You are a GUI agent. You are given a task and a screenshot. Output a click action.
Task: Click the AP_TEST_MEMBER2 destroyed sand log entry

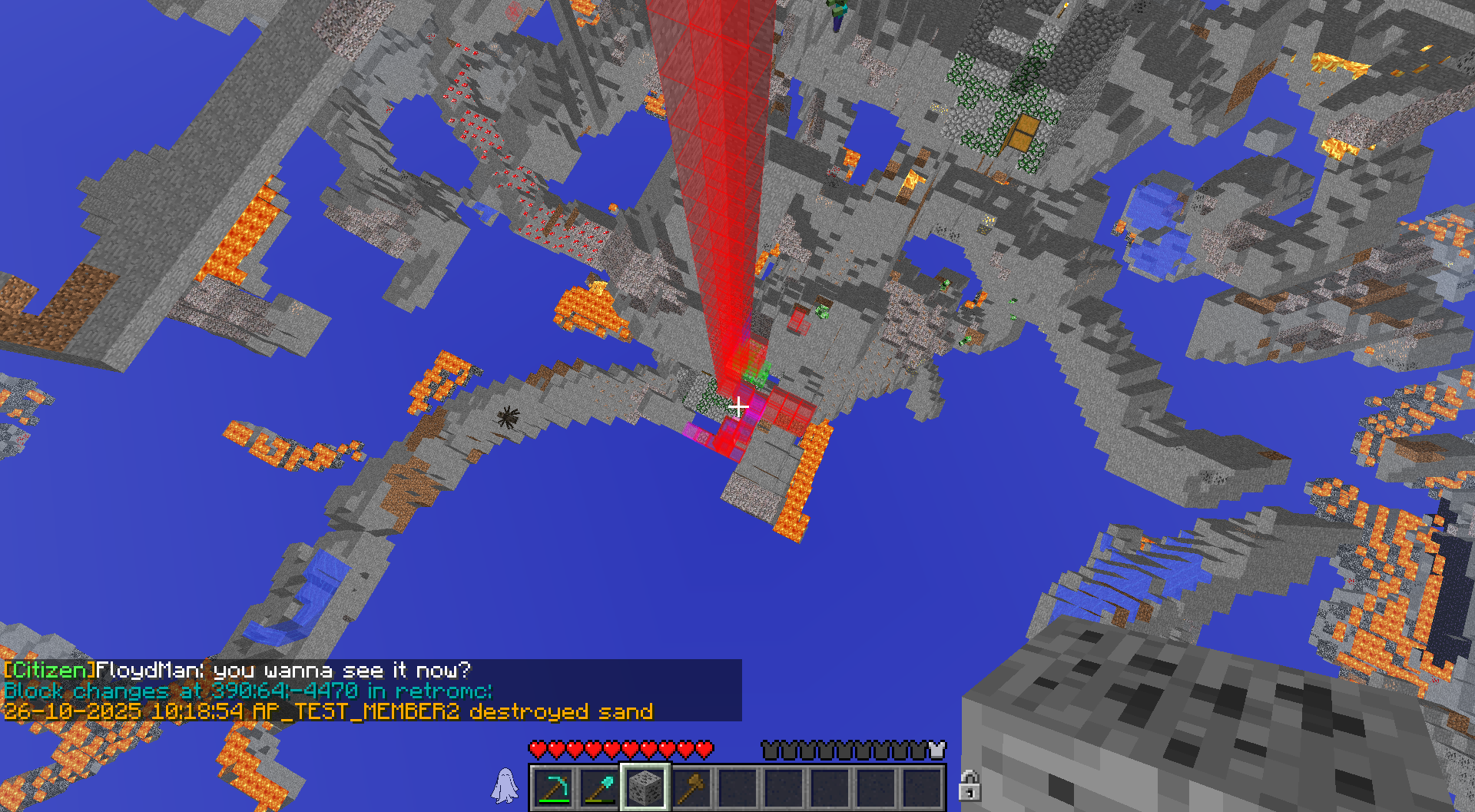[x=329, y=711]
